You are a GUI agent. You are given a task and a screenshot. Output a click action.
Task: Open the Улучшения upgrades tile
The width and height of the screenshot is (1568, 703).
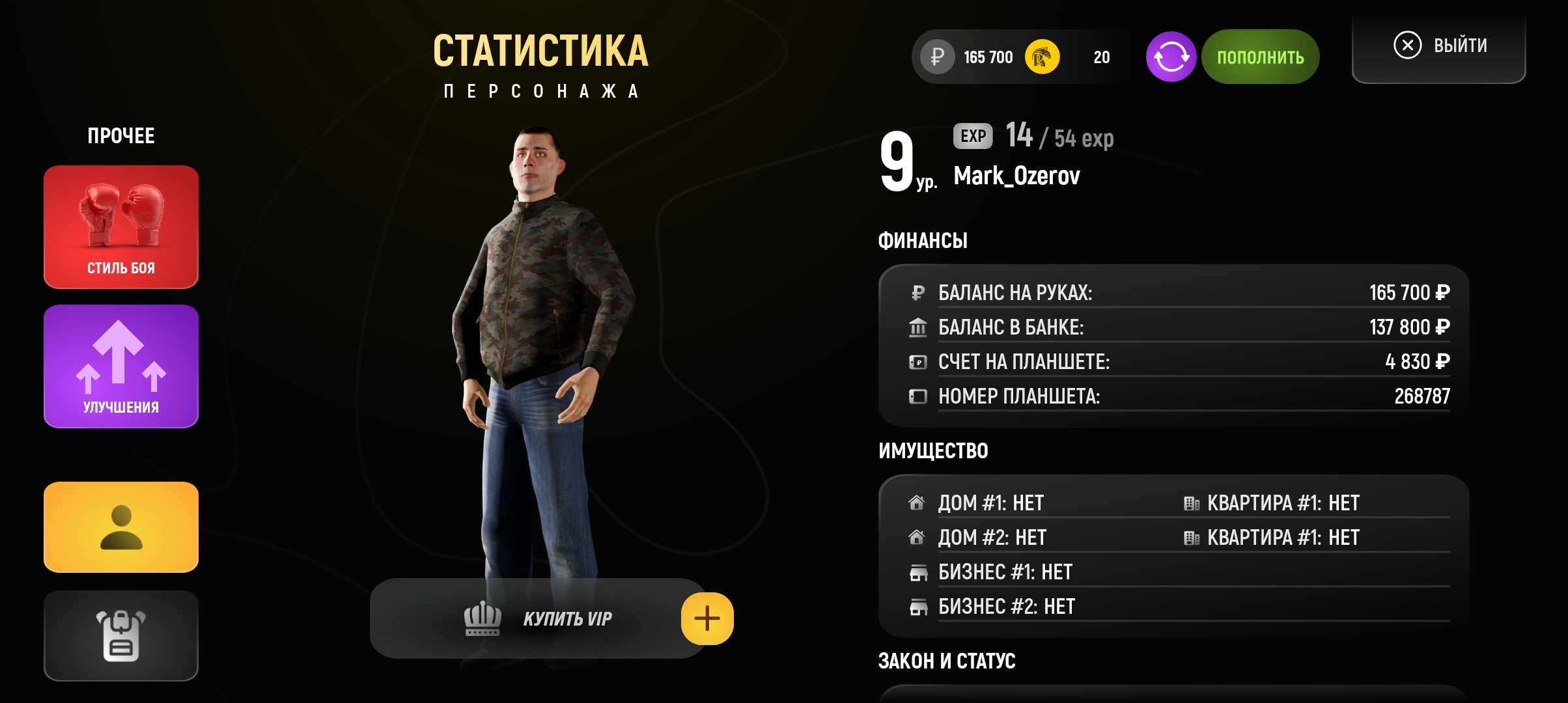click(121, 366)
